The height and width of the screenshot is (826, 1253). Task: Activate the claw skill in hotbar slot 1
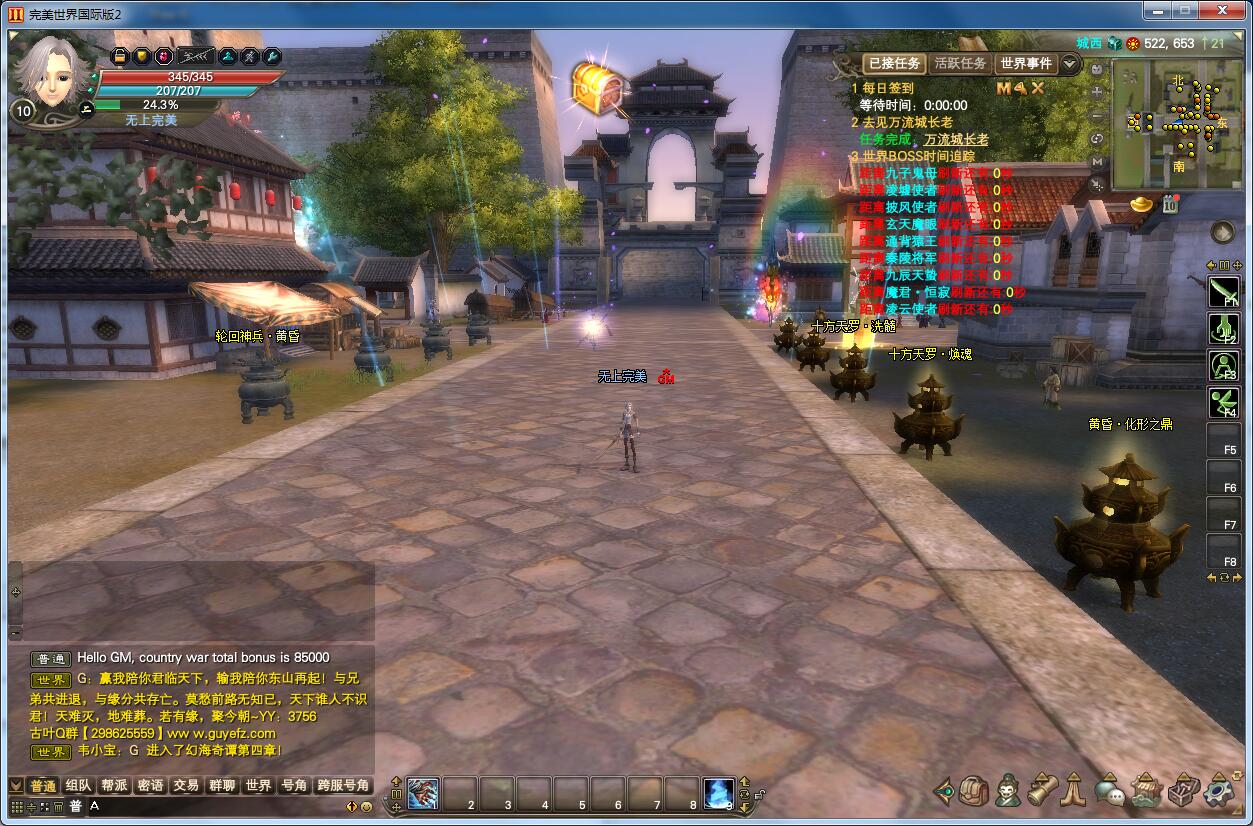(422, 793)
